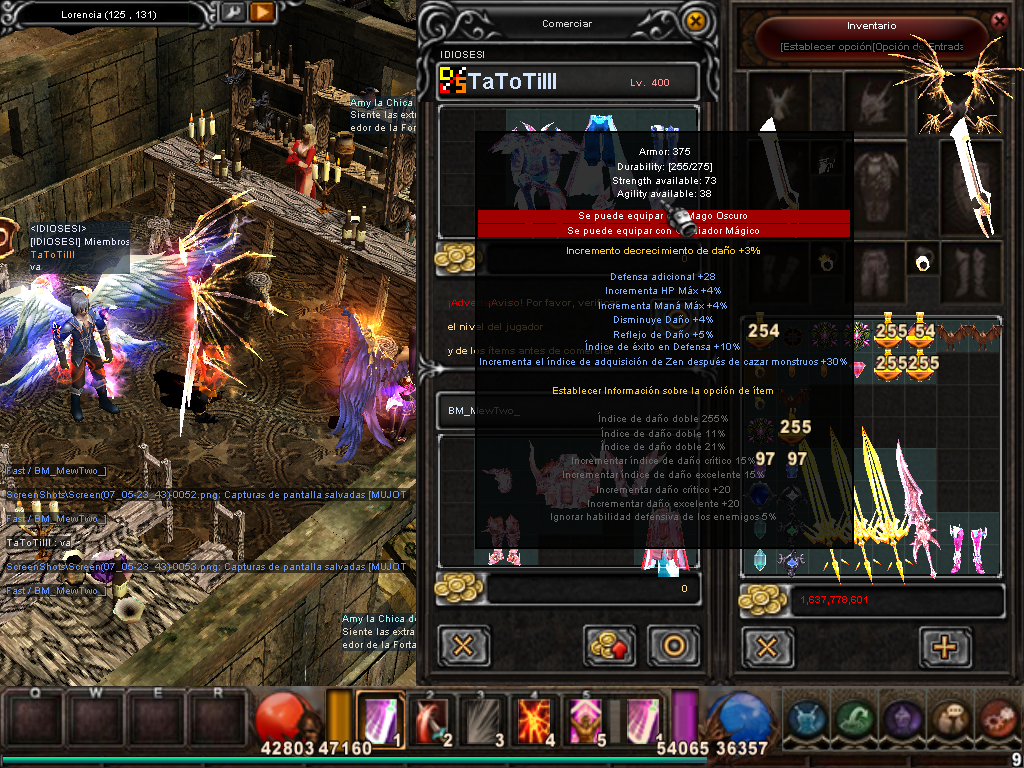Click the wrench button beside the map name
The image size is (1024, 768).
[231, 13]
